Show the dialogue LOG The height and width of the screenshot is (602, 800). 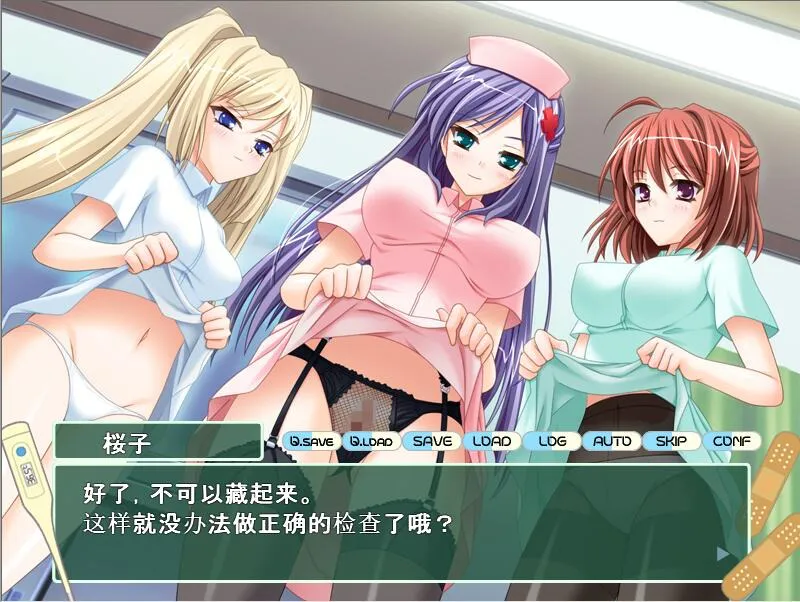(552, 441)
